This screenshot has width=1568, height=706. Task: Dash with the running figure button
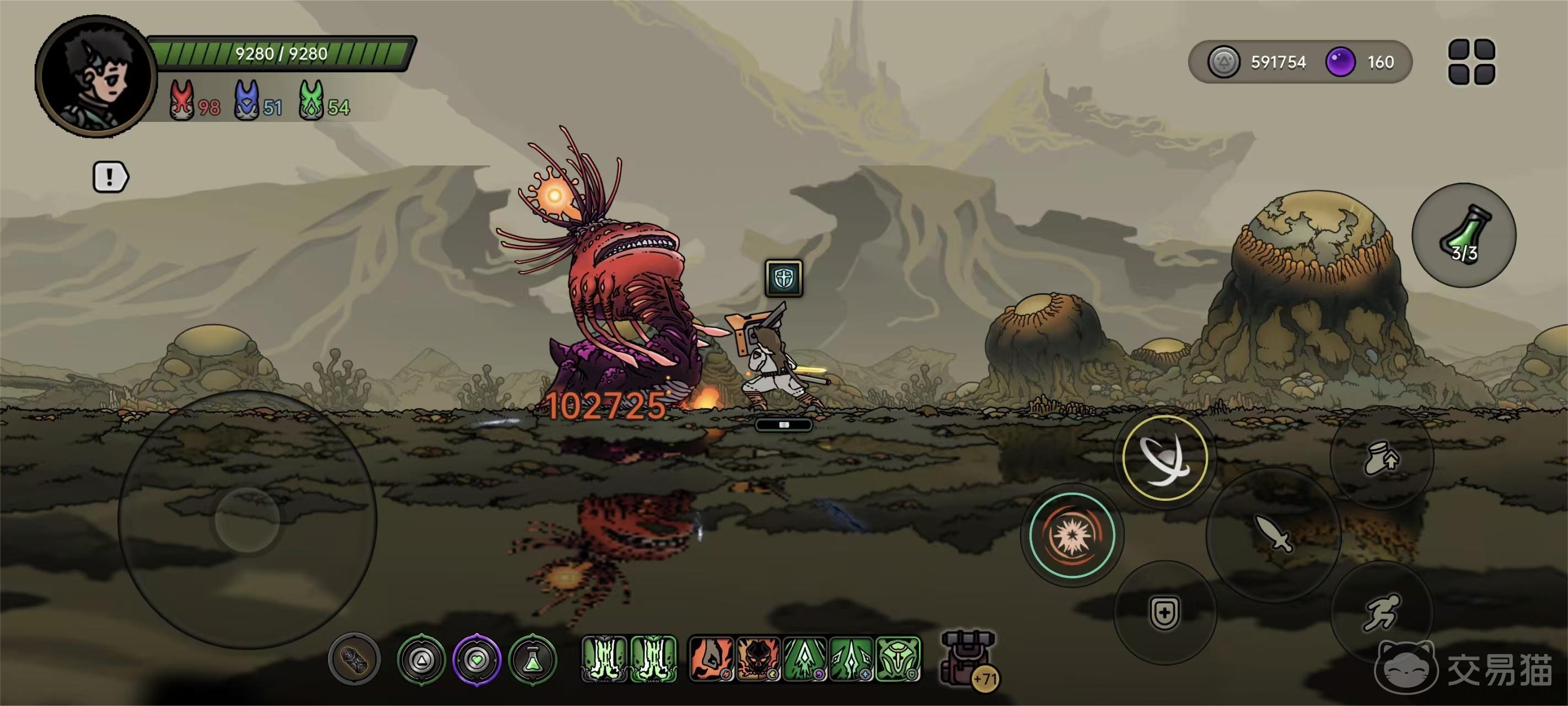tap(1382, 612)
